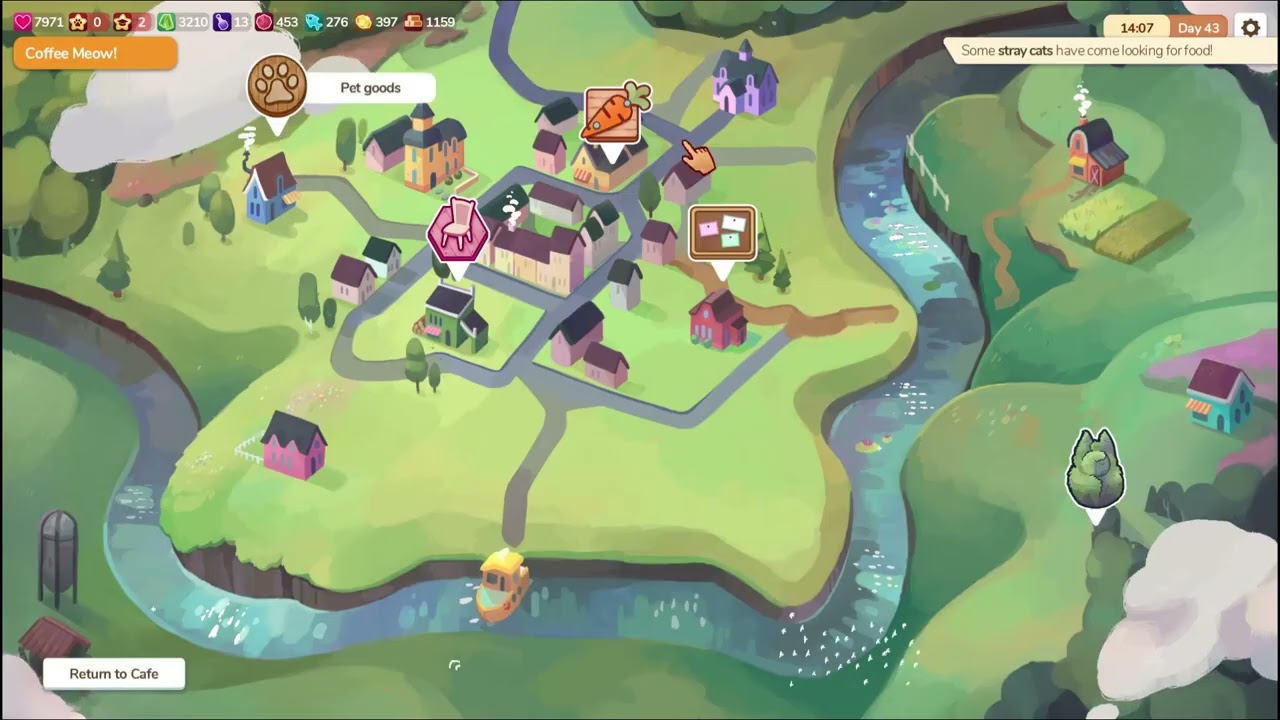
Task: Open the settings gear menu
Action: pos(1250,28)
